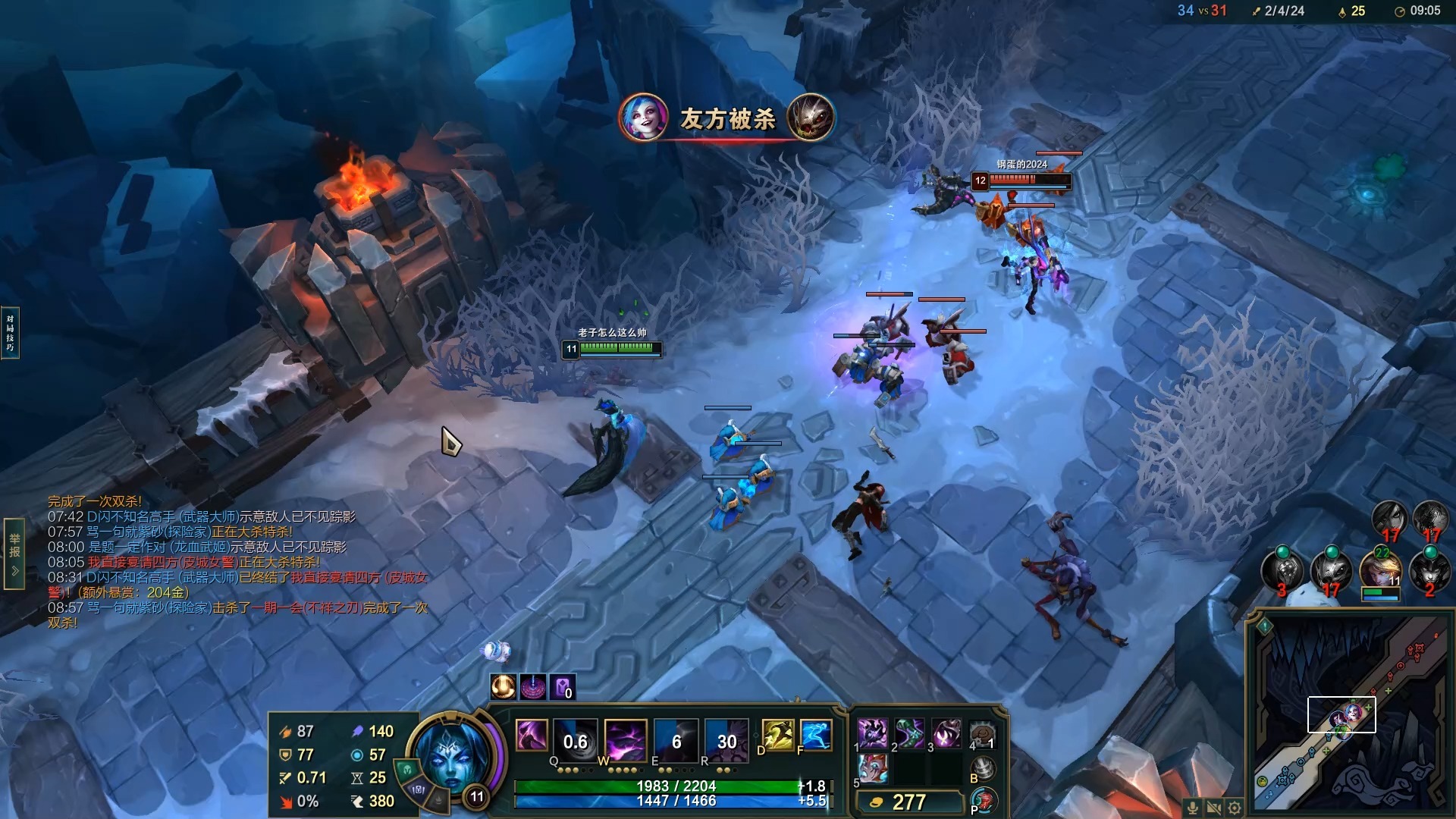Trigger the blue Ghost summoner spell

pos(816,736)
